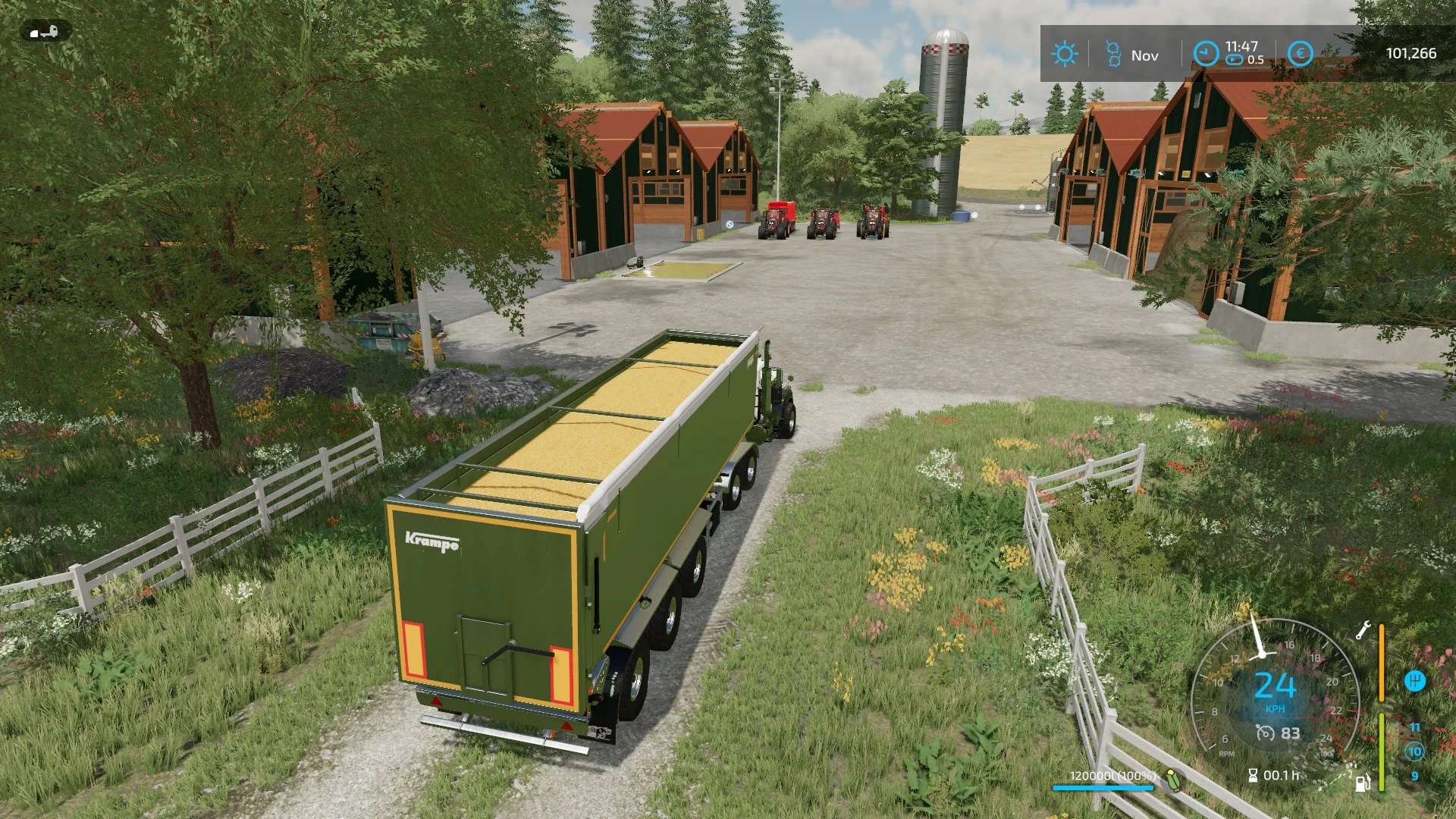Select the autumn leaves season icon

click(x=1113, y=54)
